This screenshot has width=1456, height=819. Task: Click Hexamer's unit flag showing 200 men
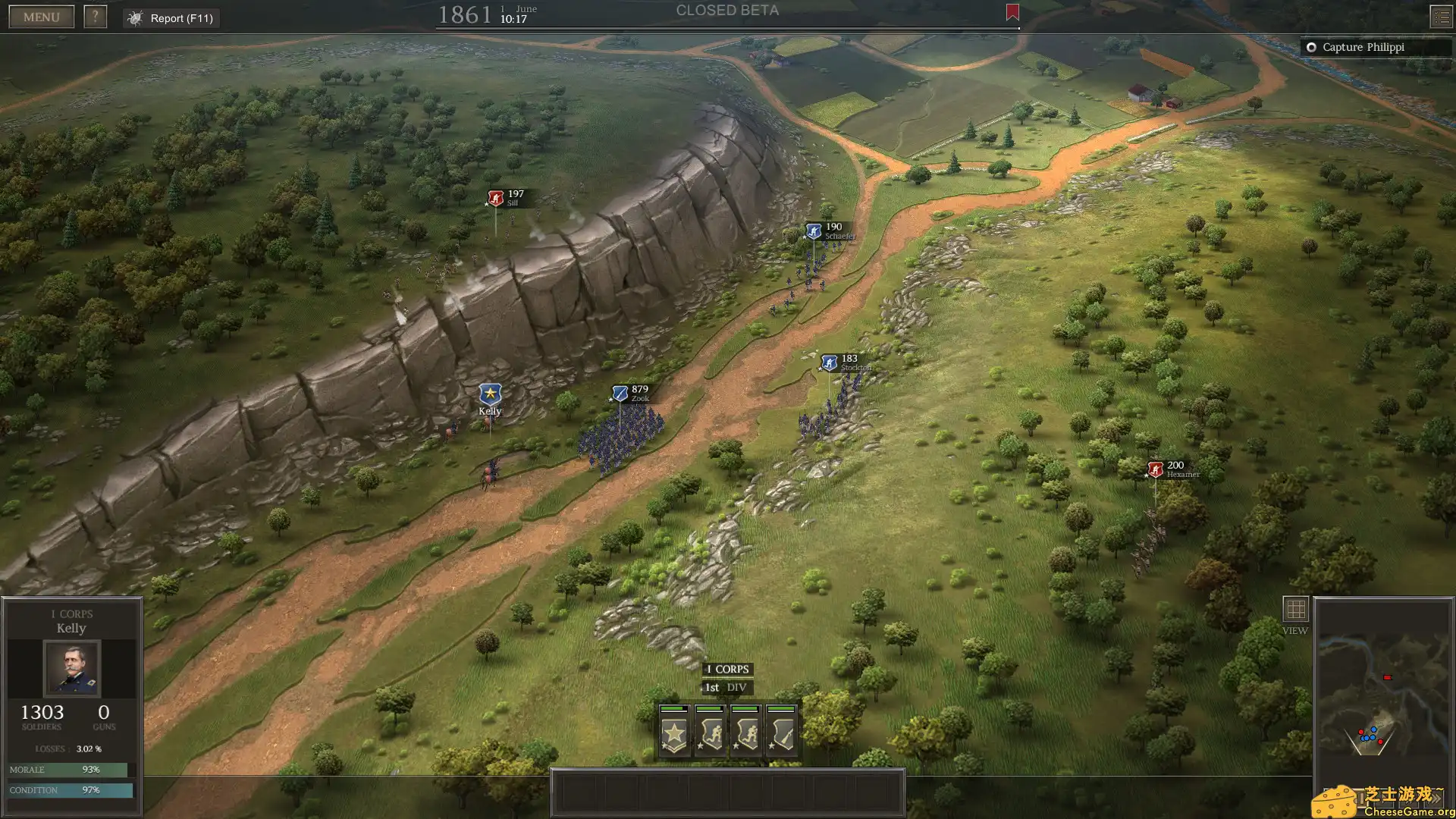(1154, 469)
